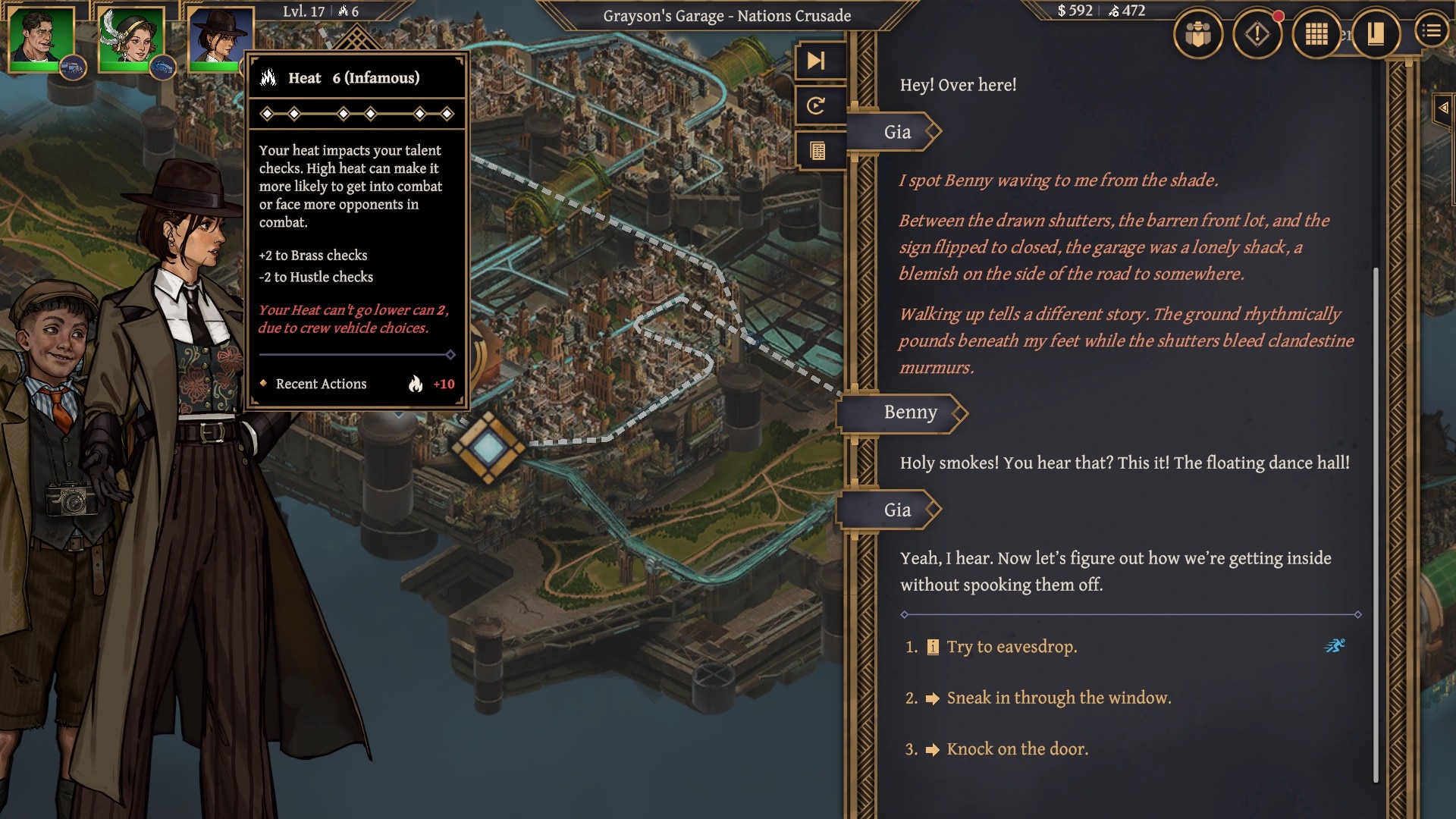Expand the Recent Actions heat entry
This screenshot has width=1456, height=819.
point(356,384)
